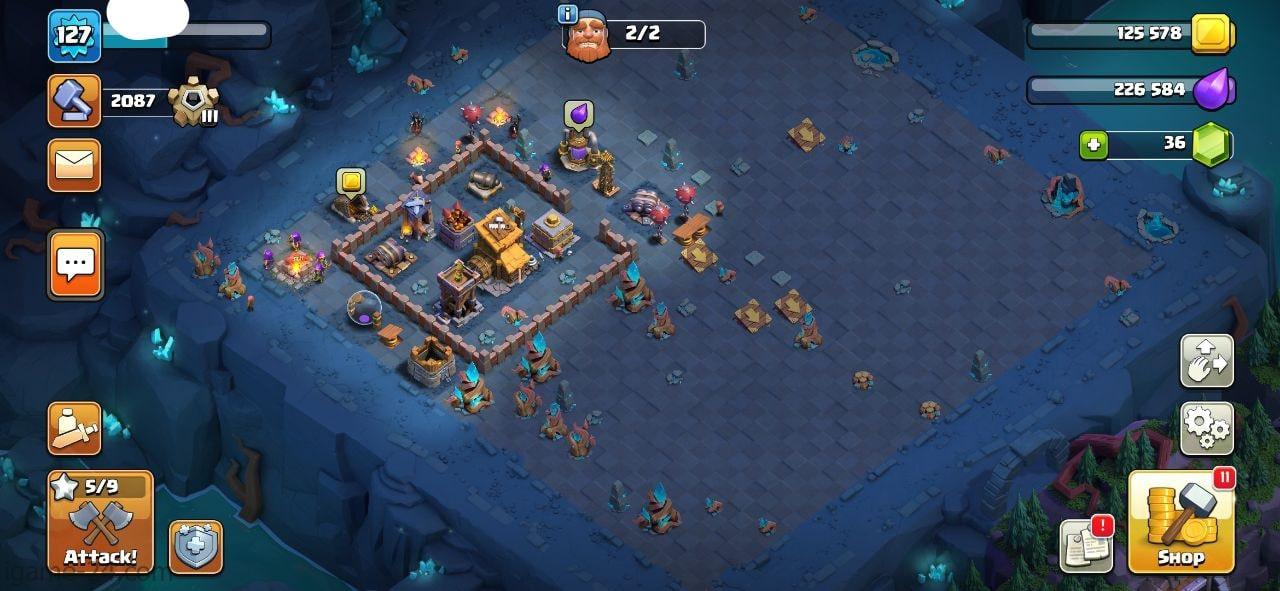Viewport: 1280px width, 591px height.
Task: Open the hammer trophy league icon
Action: coord(74,101)
